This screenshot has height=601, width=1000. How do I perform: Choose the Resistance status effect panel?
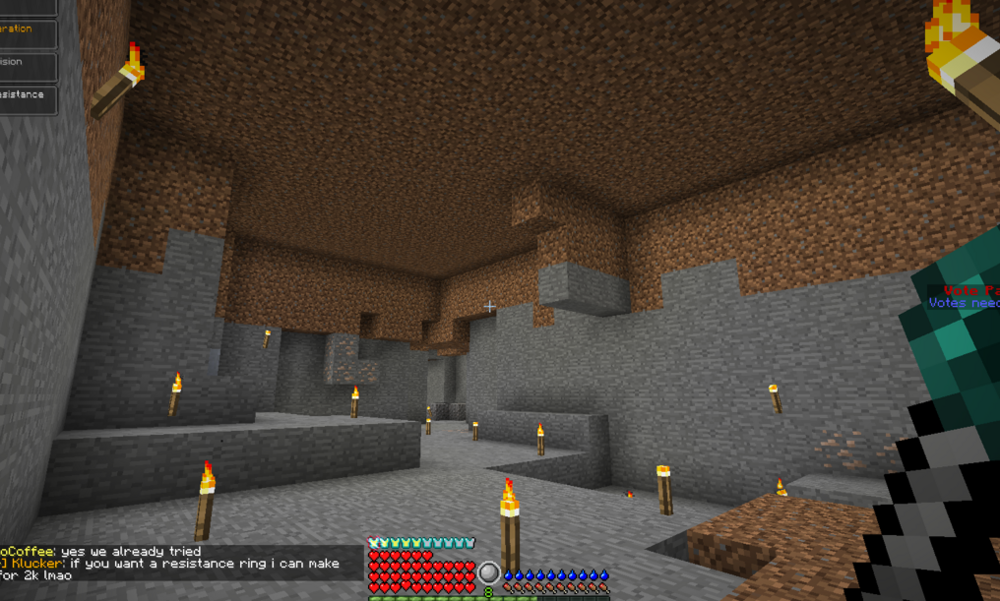click(26, 98)
